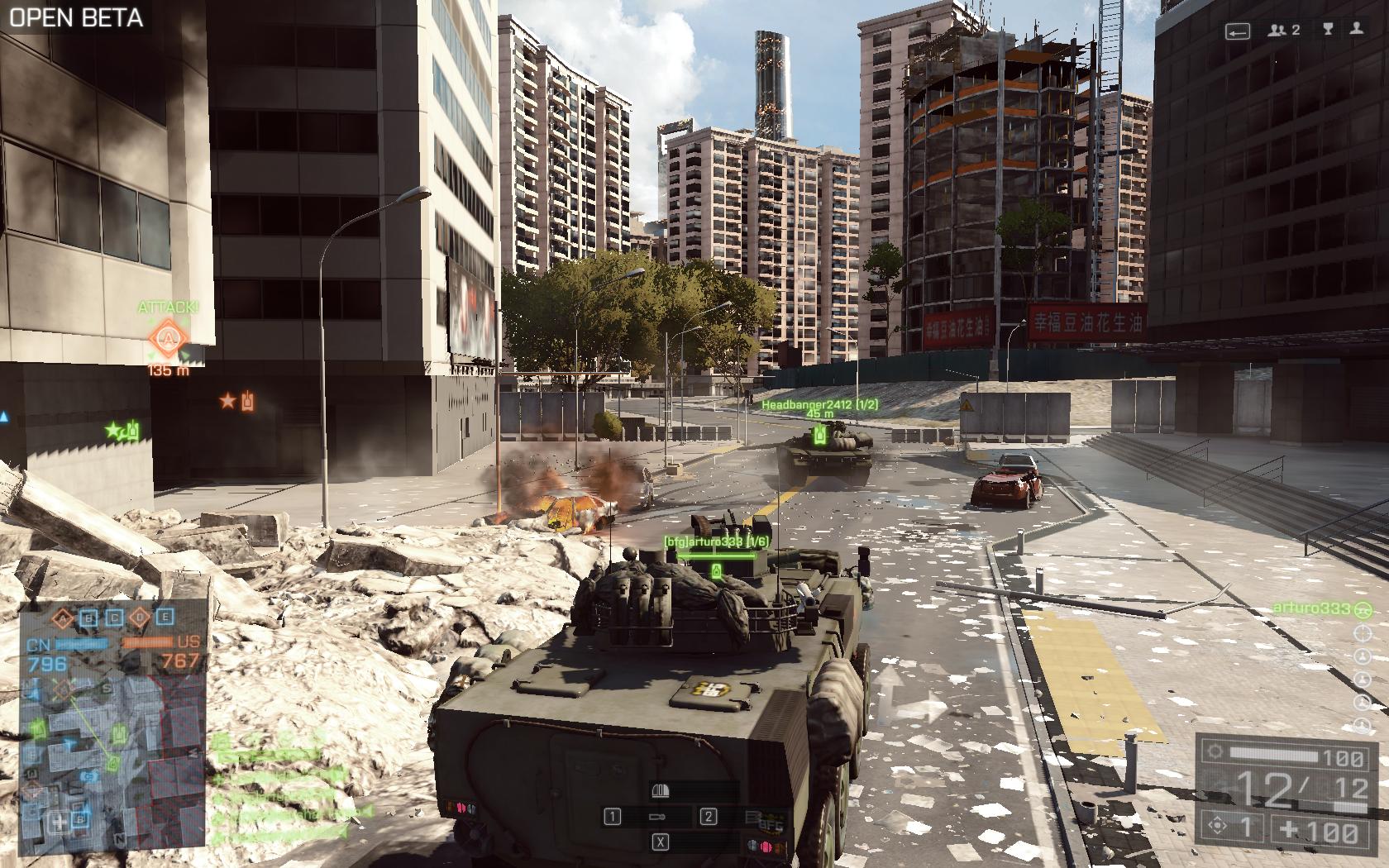This screenshot has height=868, width=1389.
Task: Click the ATTACK objective A marker
Action: pos(168,338)
